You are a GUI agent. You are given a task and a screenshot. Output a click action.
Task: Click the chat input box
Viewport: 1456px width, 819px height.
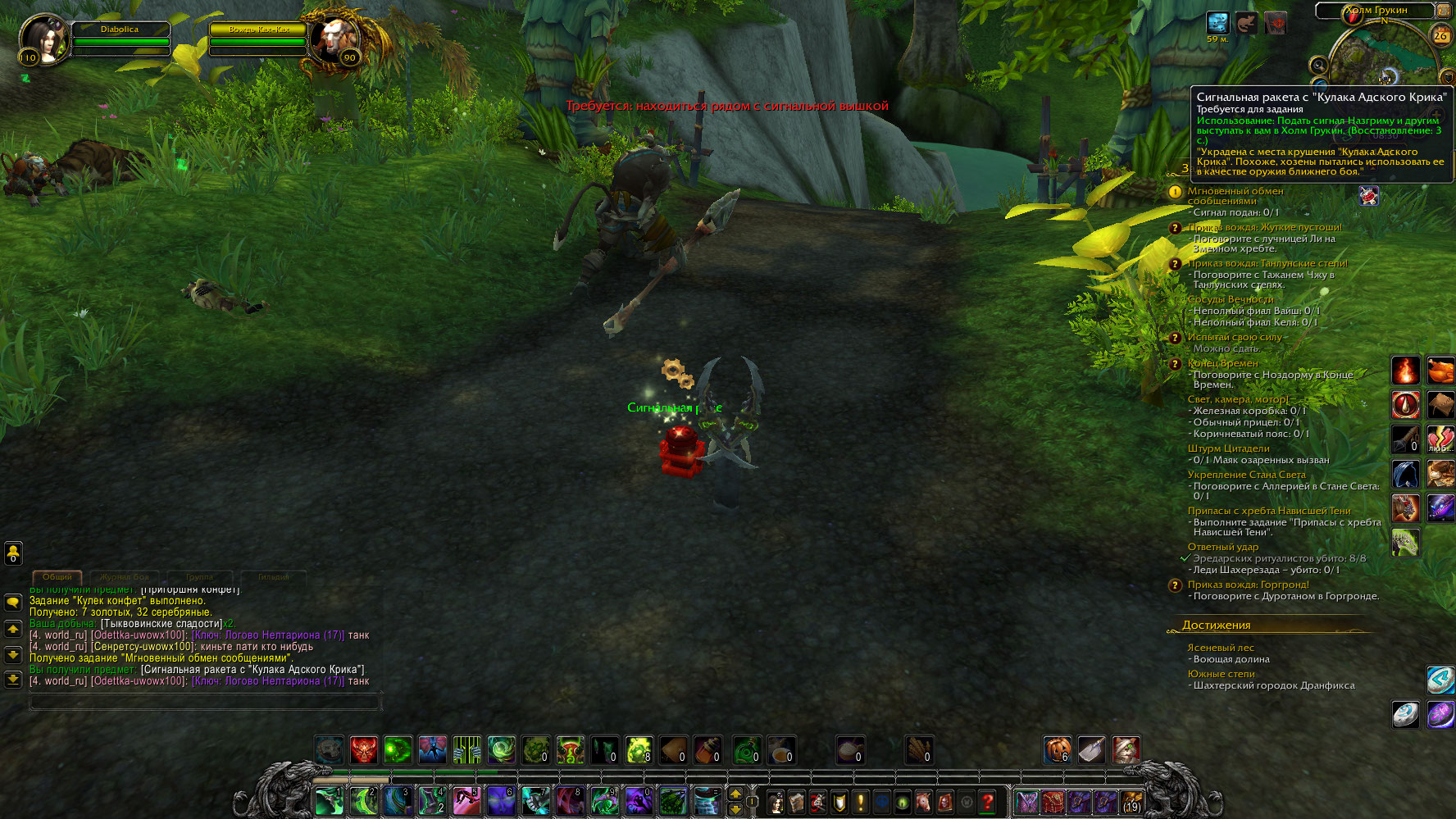(x=205, y=701)
